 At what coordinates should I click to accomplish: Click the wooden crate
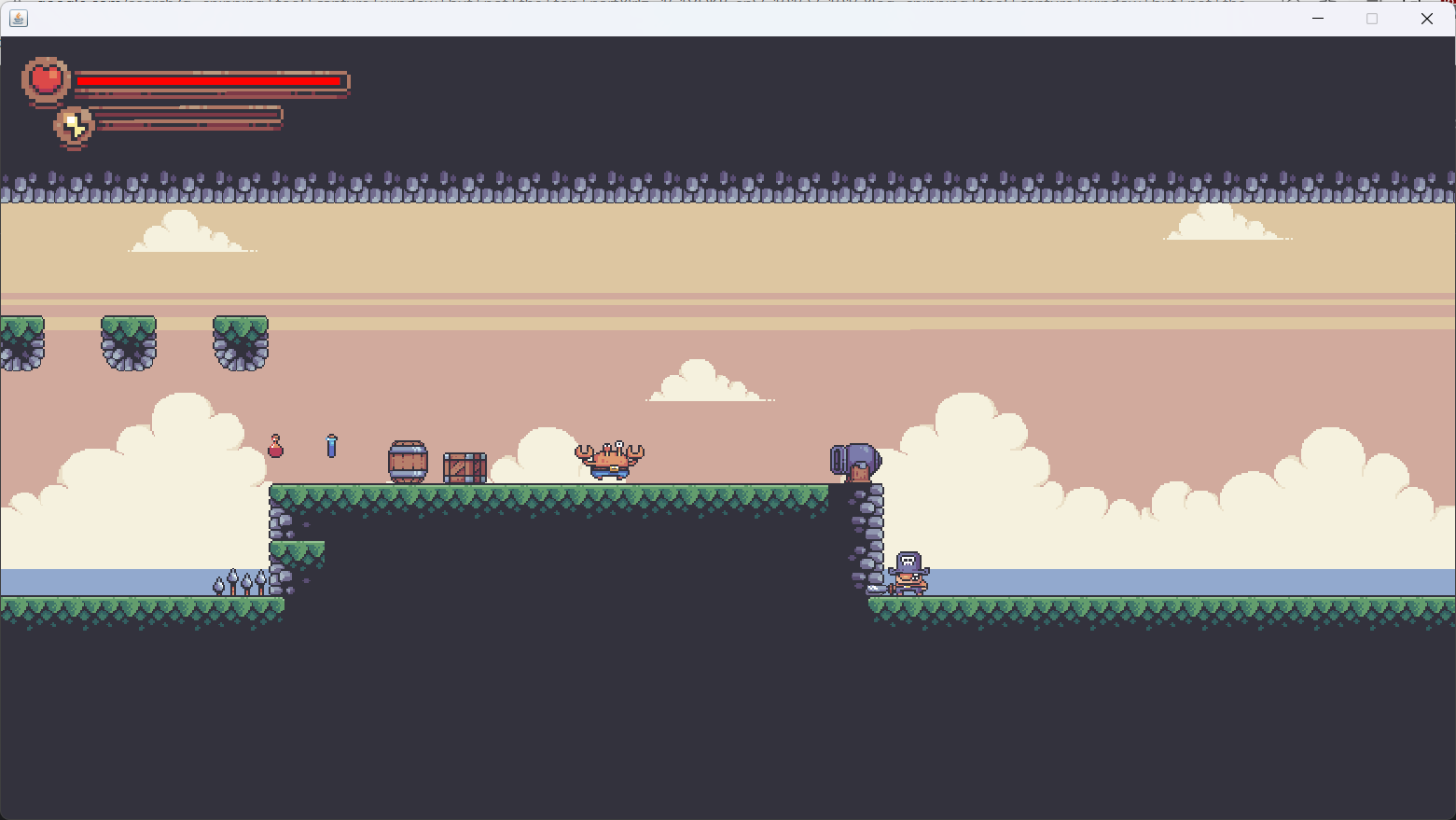pyautogui.click(x=464, y=466)
